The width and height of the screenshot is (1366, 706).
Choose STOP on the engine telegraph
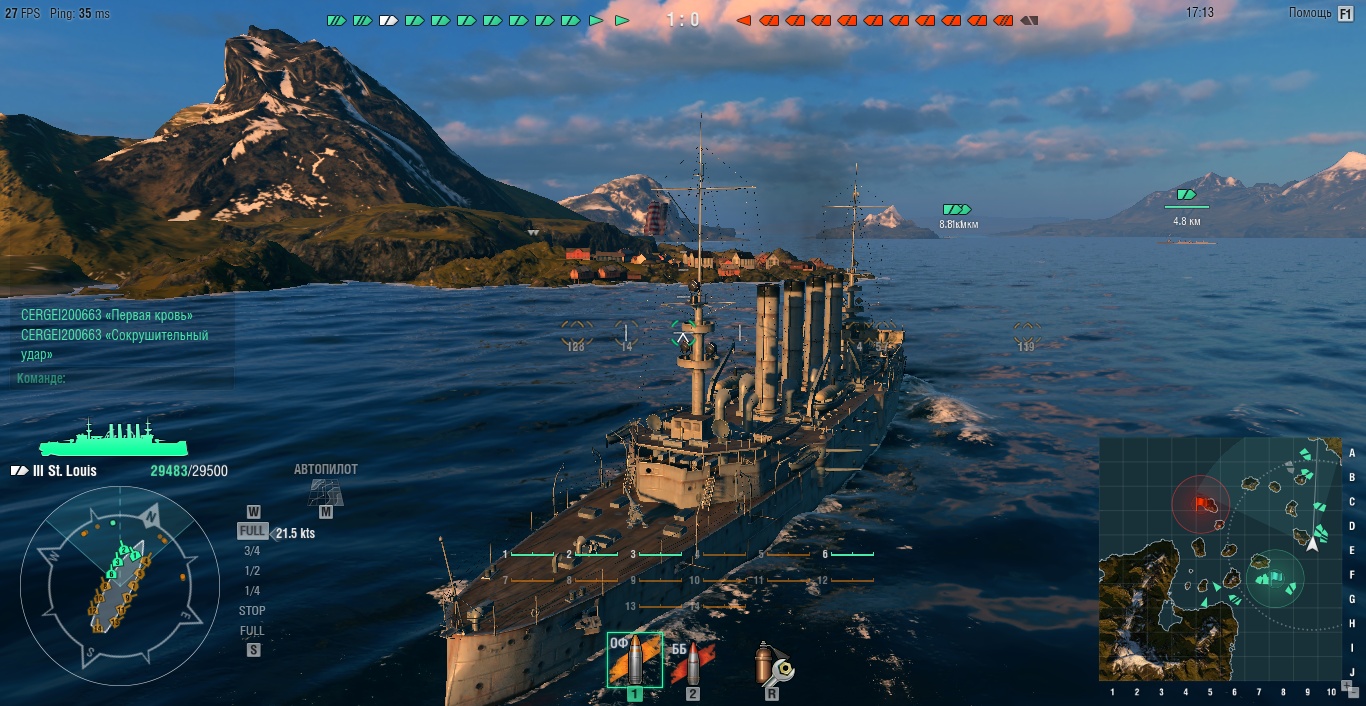point(252,611)
